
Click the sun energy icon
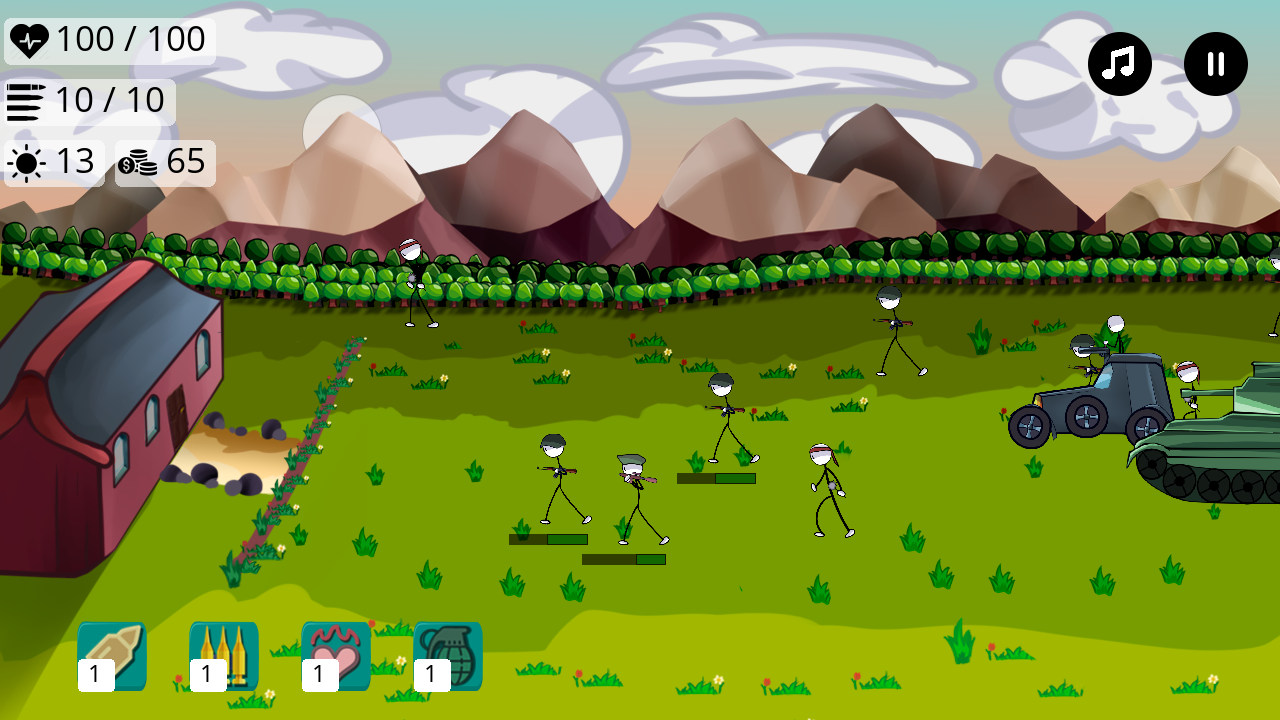click(x=24, y=162)
